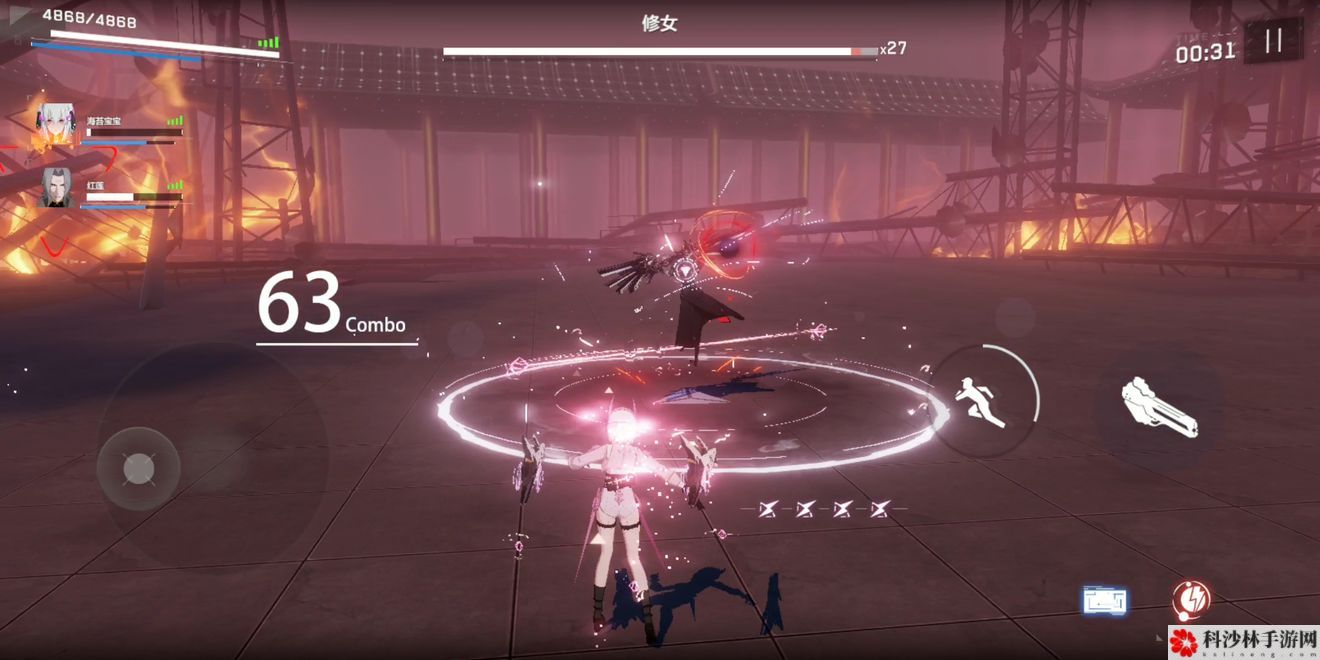Select teammate 海苔宝宝's white-haired portrait
The image size is (1320, 660).
pos(58,124)
